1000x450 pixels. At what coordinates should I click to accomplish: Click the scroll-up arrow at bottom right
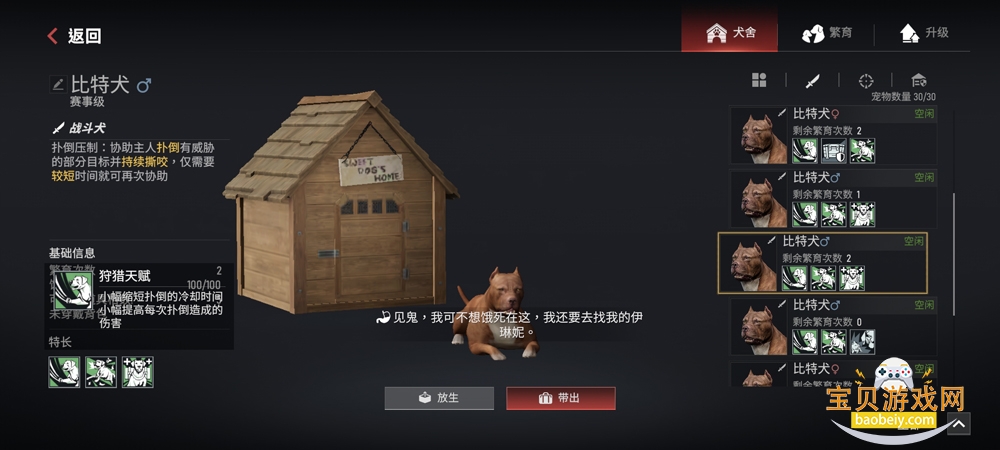tap(958, 424)
